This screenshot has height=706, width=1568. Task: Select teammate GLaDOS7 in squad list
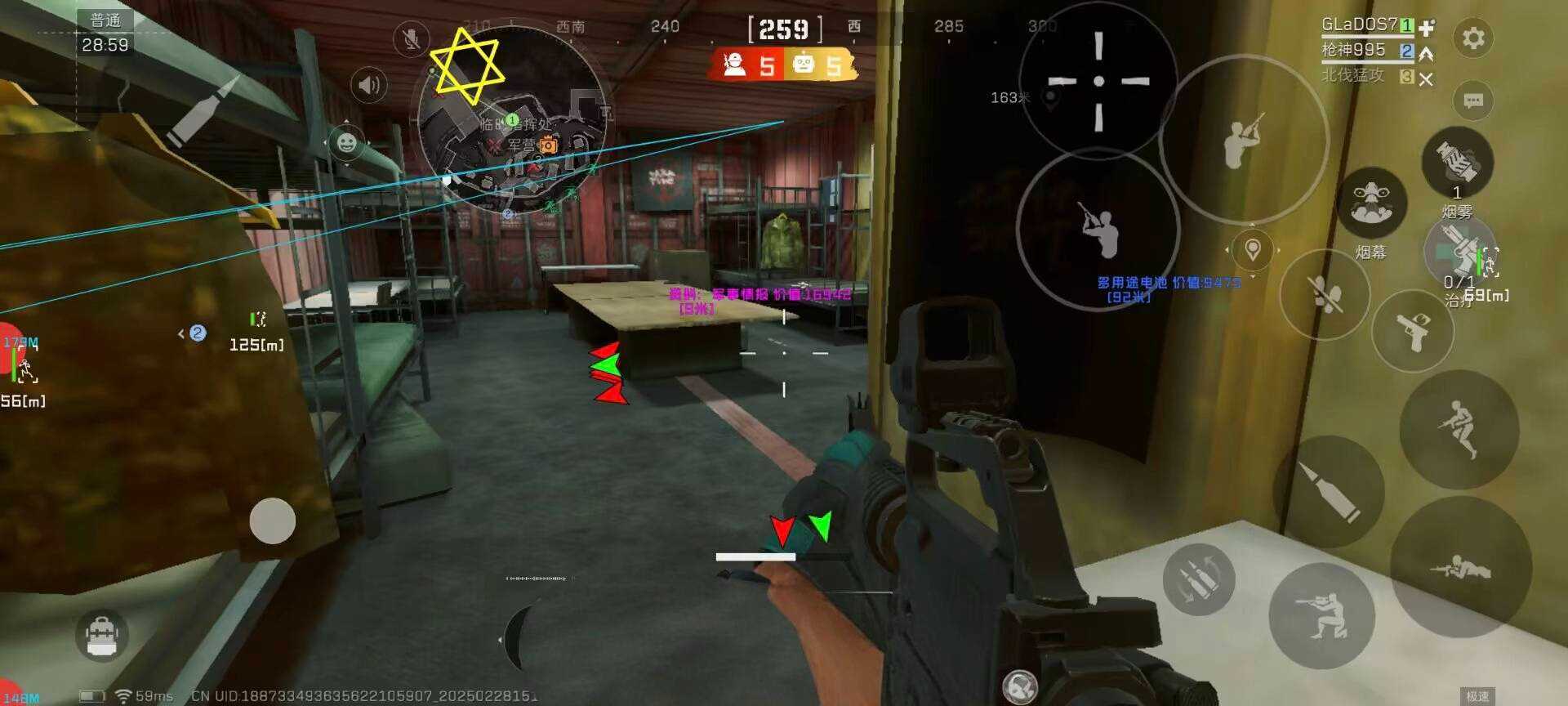[1359, 25]
